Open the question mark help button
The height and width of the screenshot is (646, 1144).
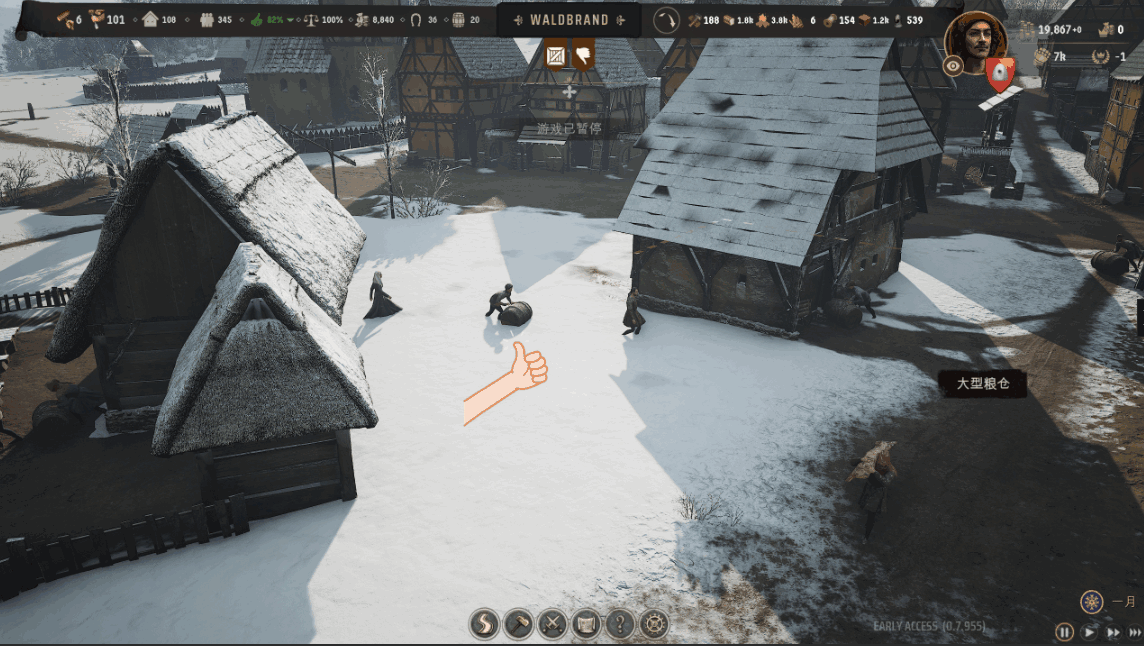point(620,625)
